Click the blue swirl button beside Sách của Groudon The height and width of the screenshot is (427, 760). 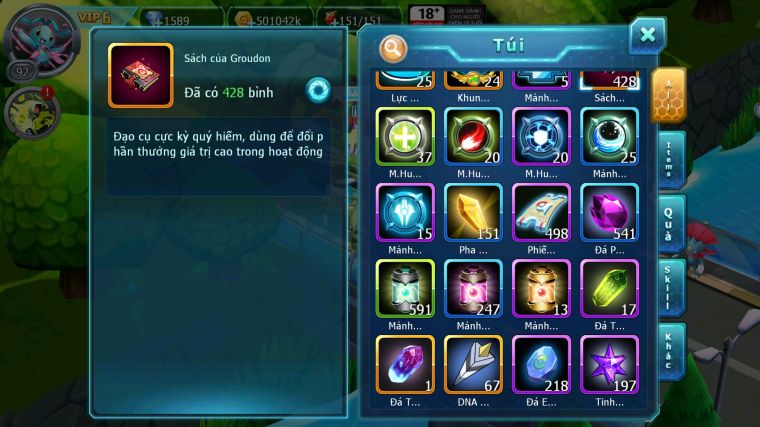[x=318, y=89]
